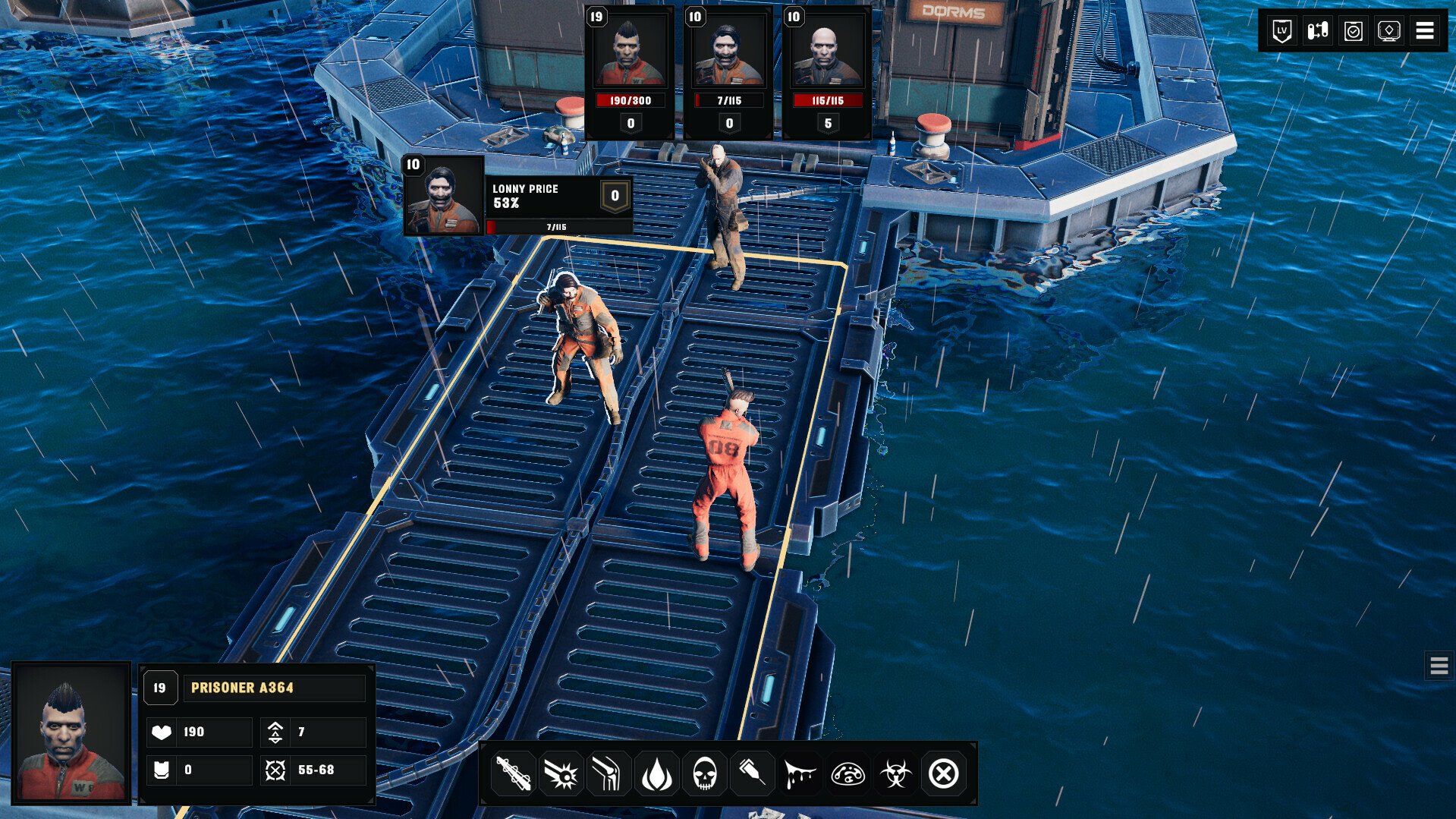Use the syringe injection ability
The height and width of the screenshot is (819, 1456).
coord(752,773)
